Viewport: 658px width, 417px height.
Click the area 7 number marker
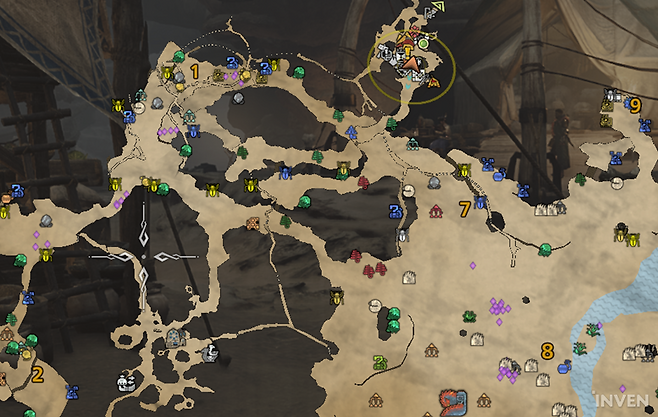tap(463, 209)
